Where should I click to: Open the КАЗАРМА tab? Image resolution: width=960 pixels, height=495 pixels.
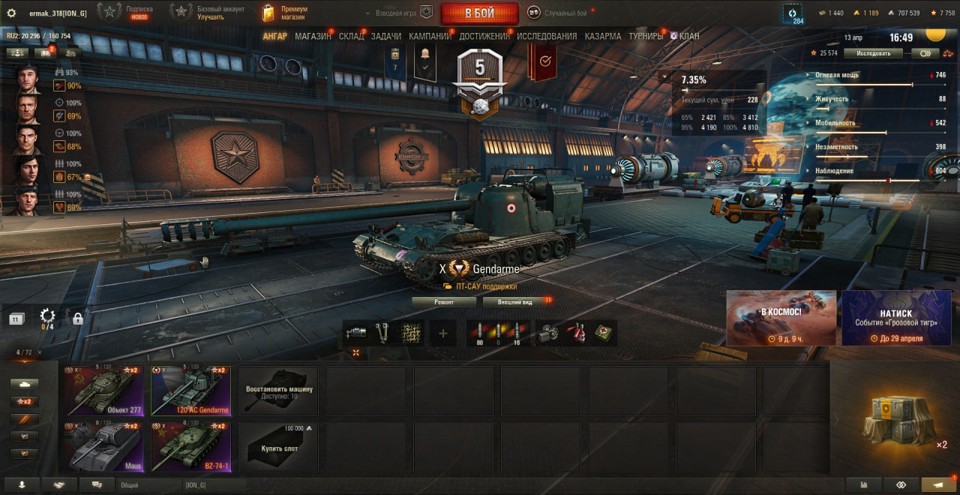tap(602, 36)
